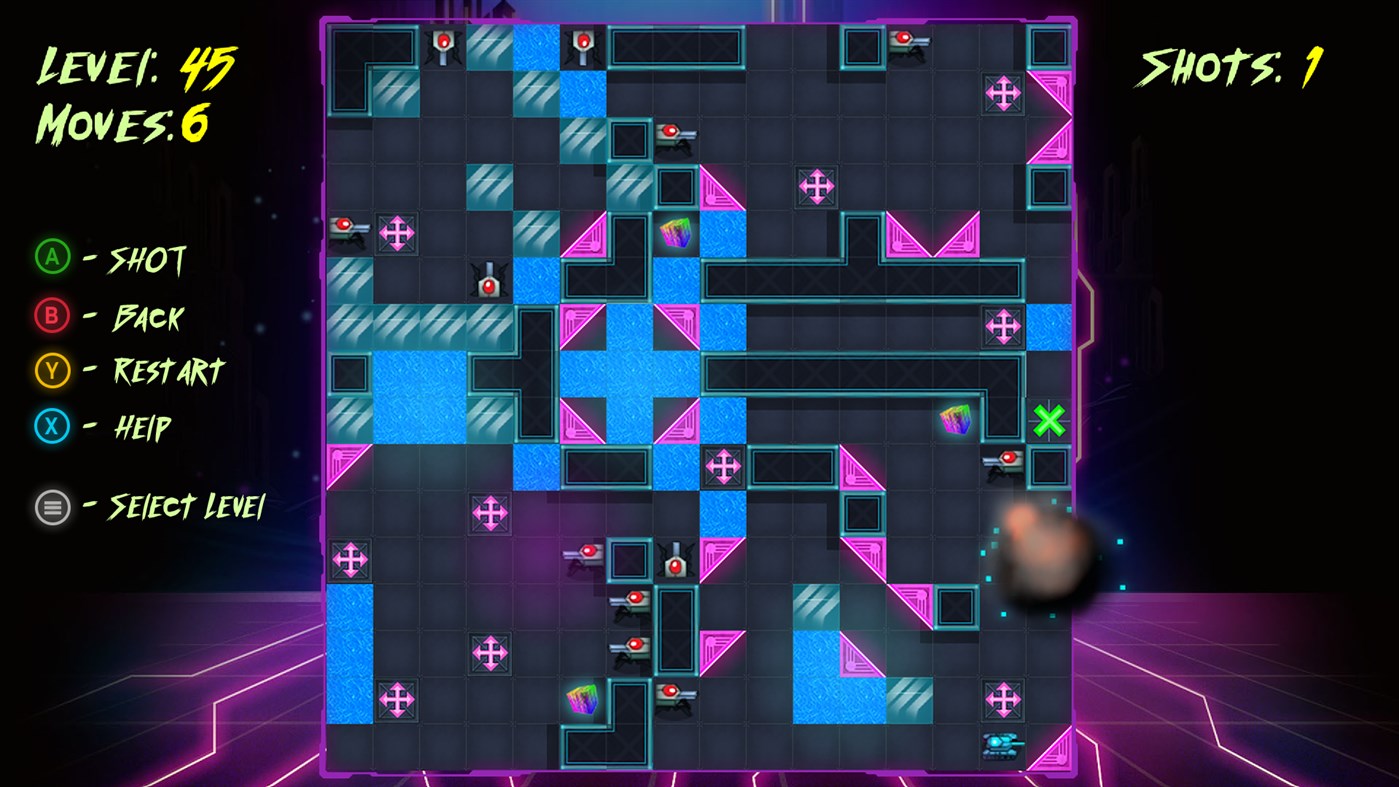Image resolution: width=1399 pixels, height=787 pixels.
Task: Click the Shots counter display
Action: tap(1229, 68)
